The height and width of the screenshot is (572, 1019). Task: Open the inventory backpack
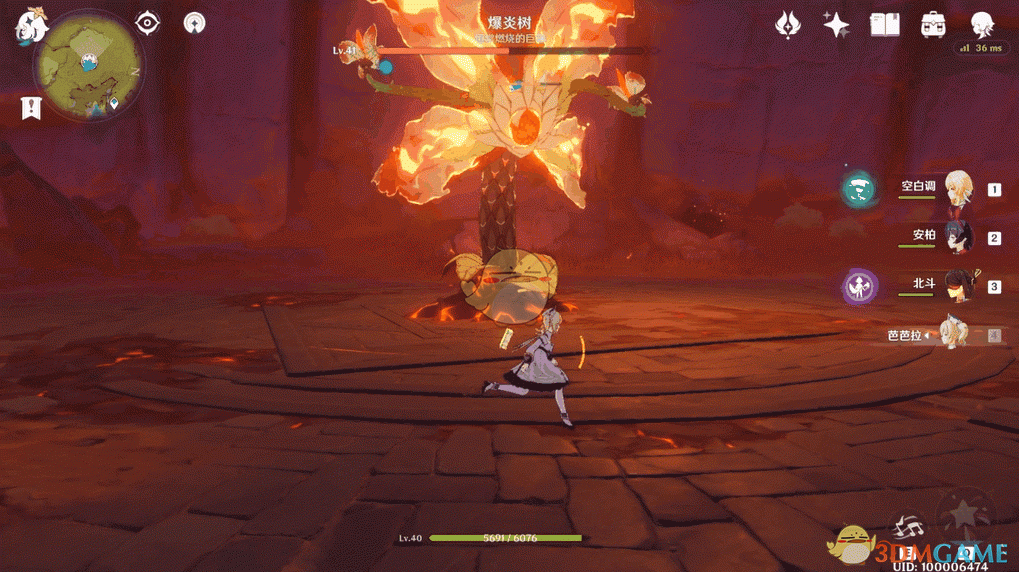pyautogui.click(x=934, y=24)
